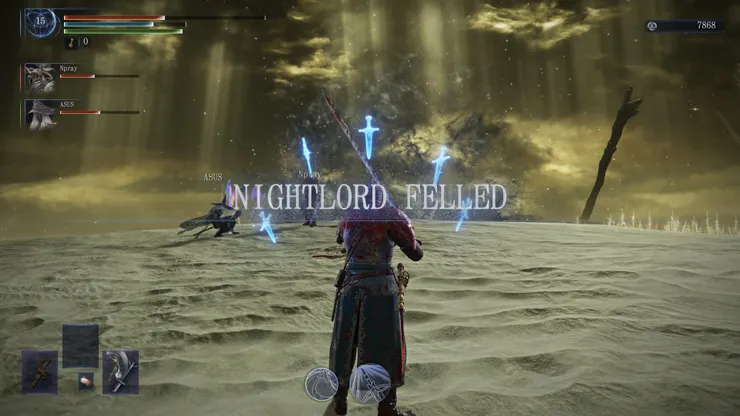Click the runes currency icon
The height and width of the screenshot is (416, 740).
tap(653, 25)
